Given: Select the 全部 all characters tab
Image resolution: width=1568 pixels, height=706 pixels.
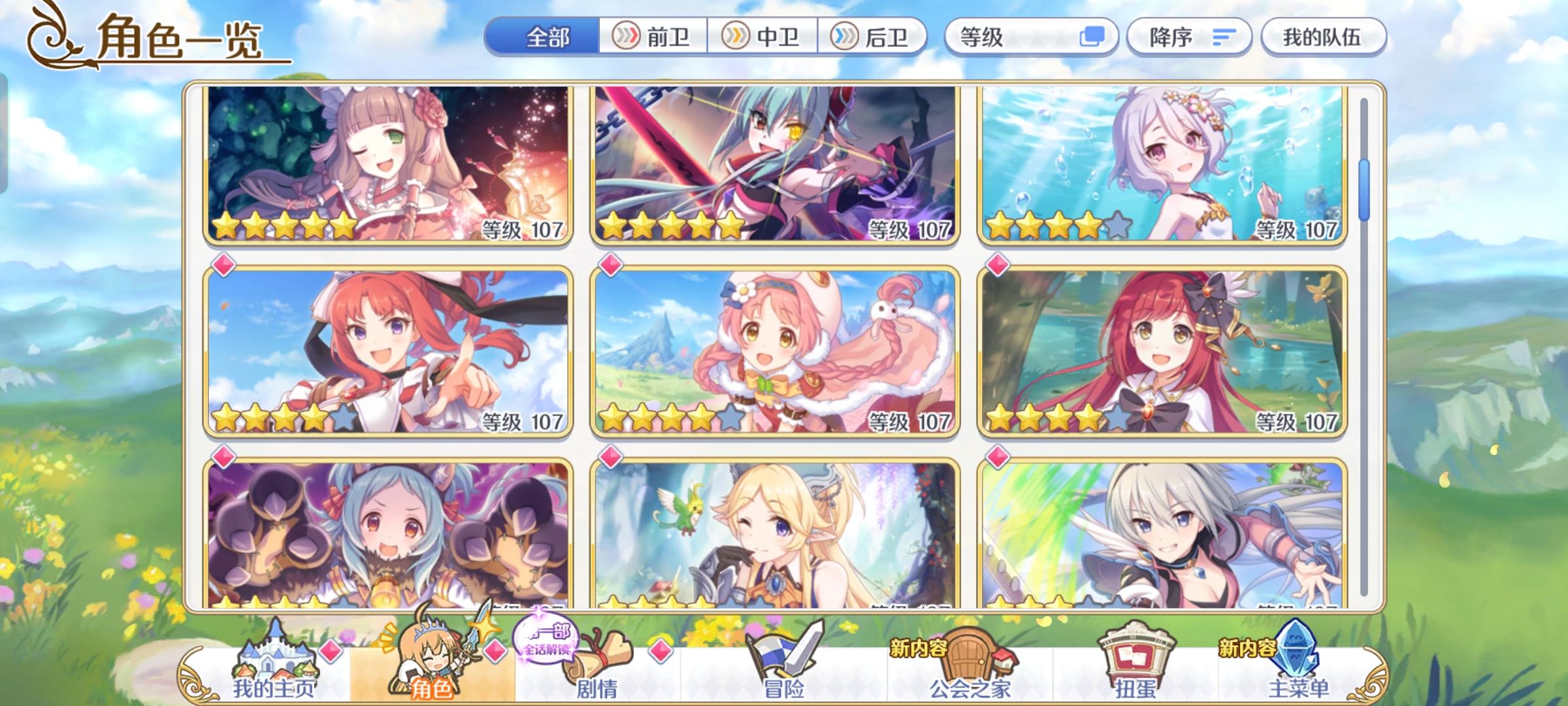Looking at the screenshot, I should [547, 37].
